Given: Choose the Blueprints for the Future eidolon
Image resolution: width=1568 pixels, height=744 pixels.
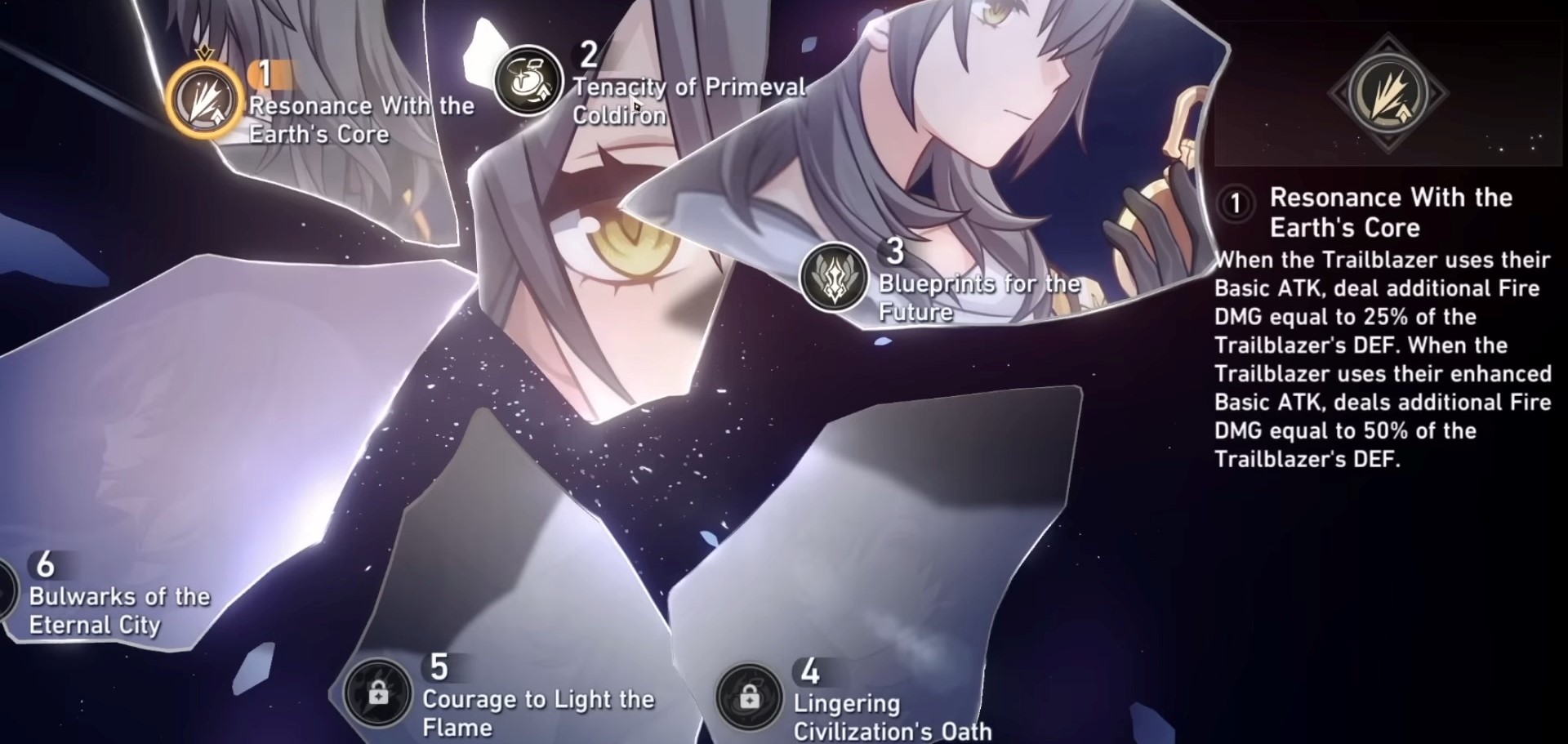Looking at the screenshot, I should point(833,278).
